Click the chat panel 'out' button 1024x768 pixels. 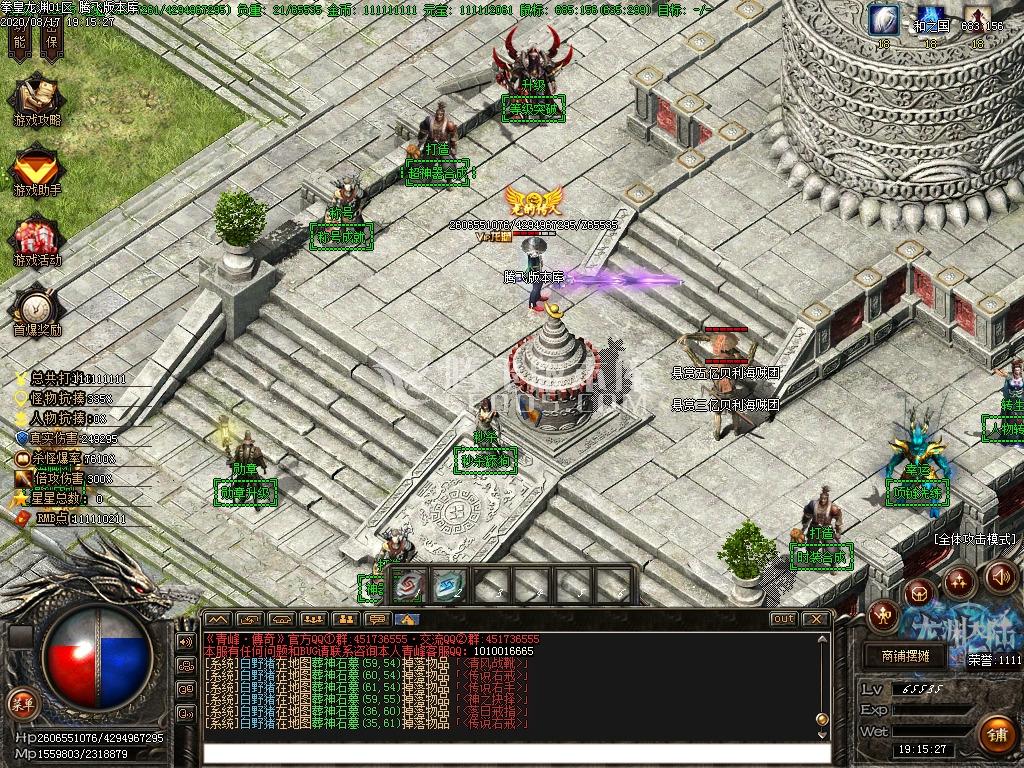783,619
